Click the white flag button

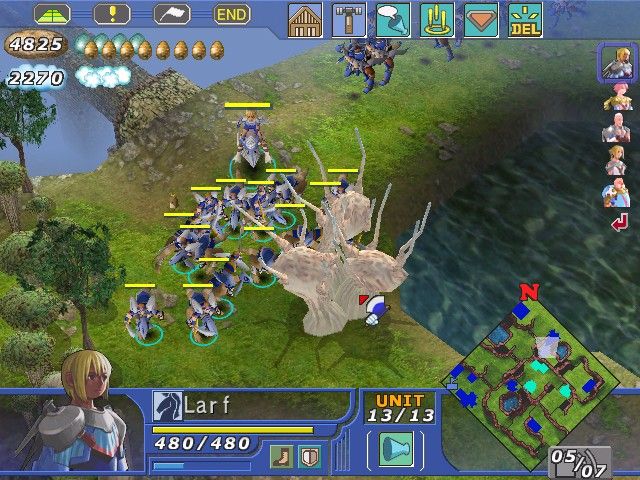[172, 15]
